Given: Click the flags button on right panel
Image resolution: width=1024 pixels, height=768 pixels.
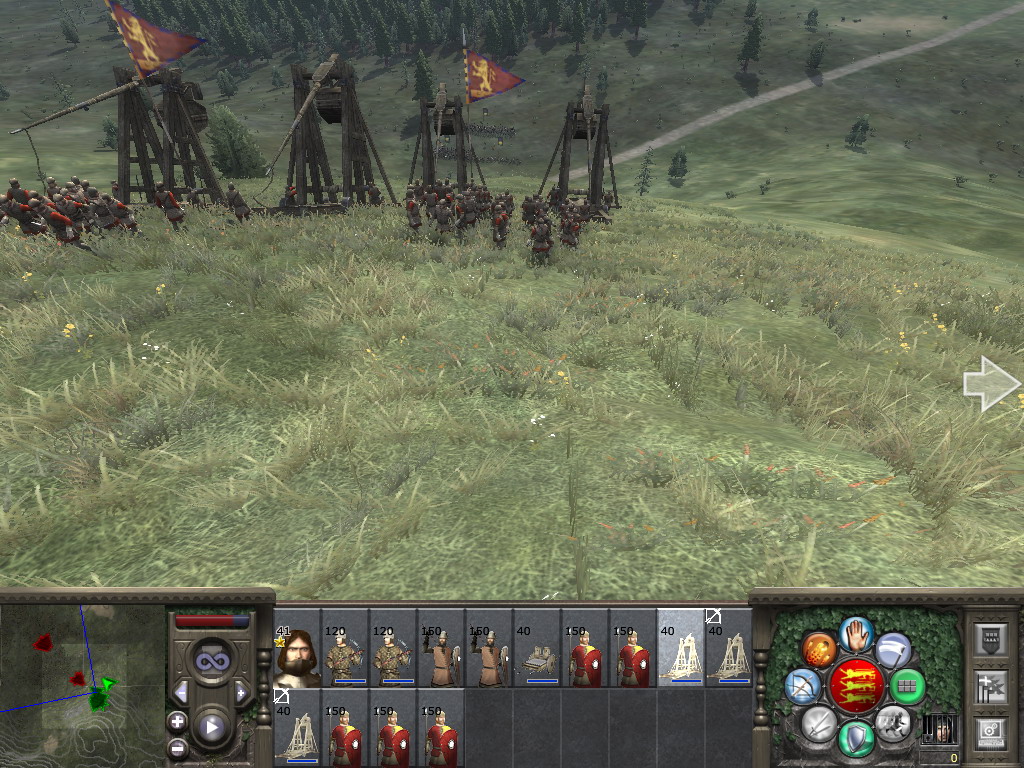Looking at the screenshot, I should (989, 687).
